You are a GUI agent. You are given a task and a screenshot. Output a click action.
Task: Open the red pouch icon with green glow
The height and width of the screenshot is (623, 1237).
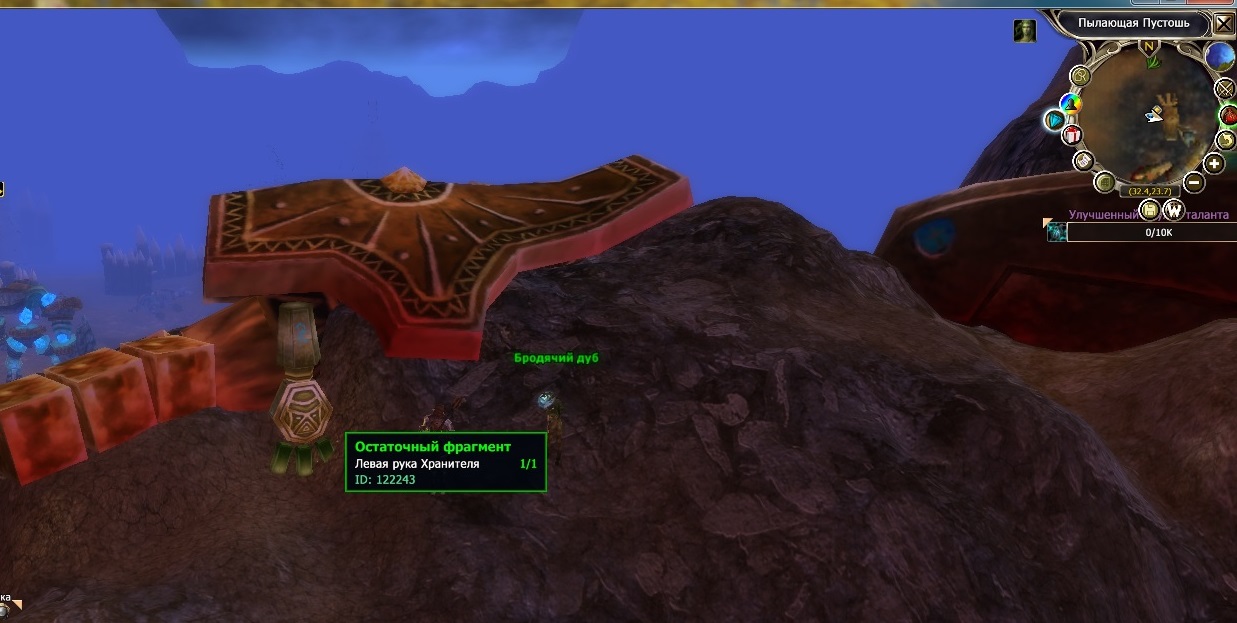1229,115
